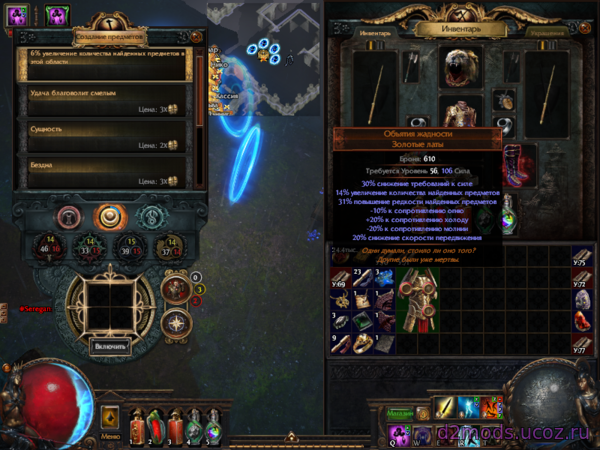The image size is (600, 450).
Task: Click the 'Включить' button
Action: click(110, 346)
